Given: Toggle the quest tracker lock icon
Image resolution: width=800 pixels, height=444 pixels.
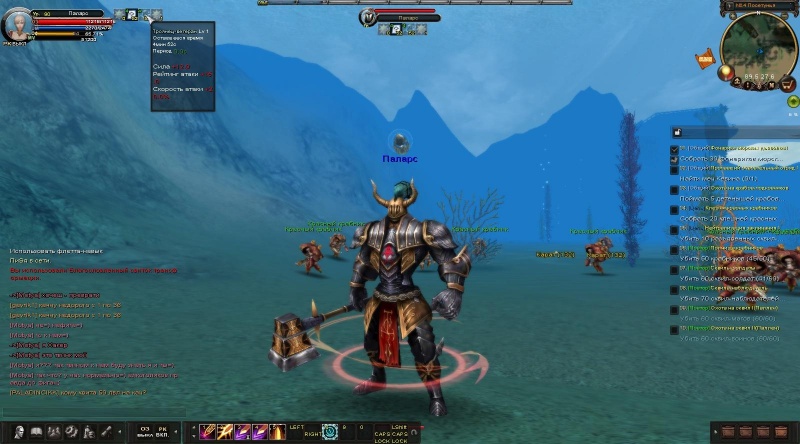Looking at the screenshot, I should (676, 132).
